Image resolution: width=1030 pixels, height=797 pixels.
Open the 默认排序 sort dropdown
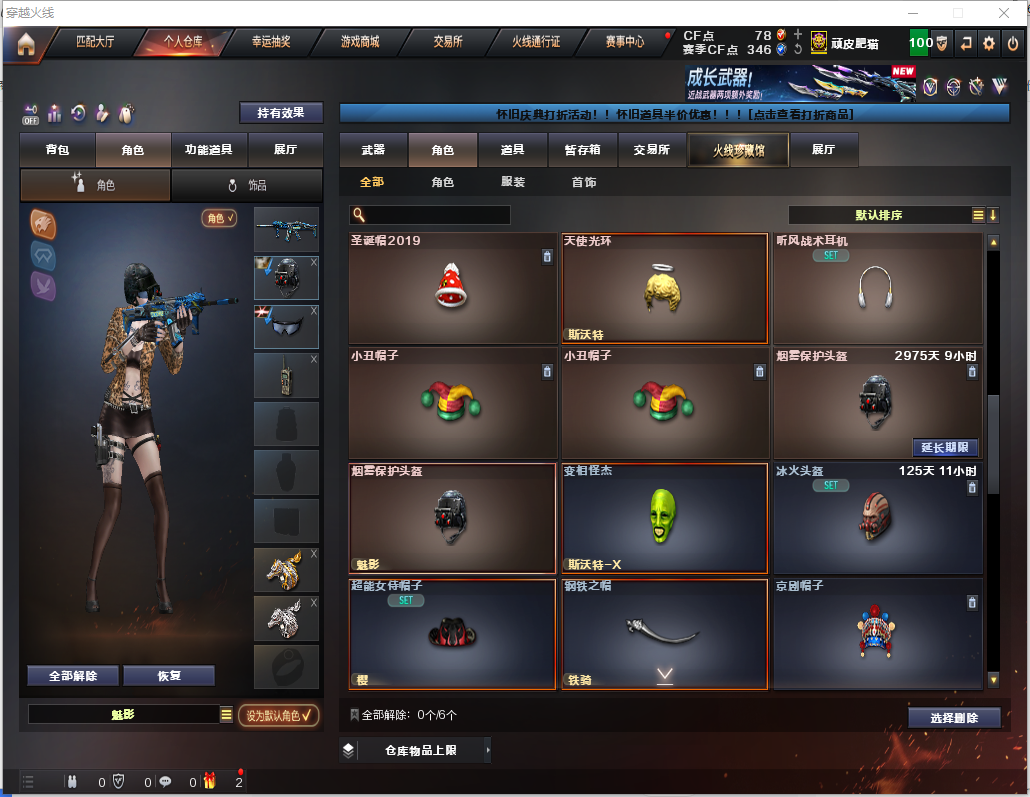pyautogui.click(x=880, y=215)
